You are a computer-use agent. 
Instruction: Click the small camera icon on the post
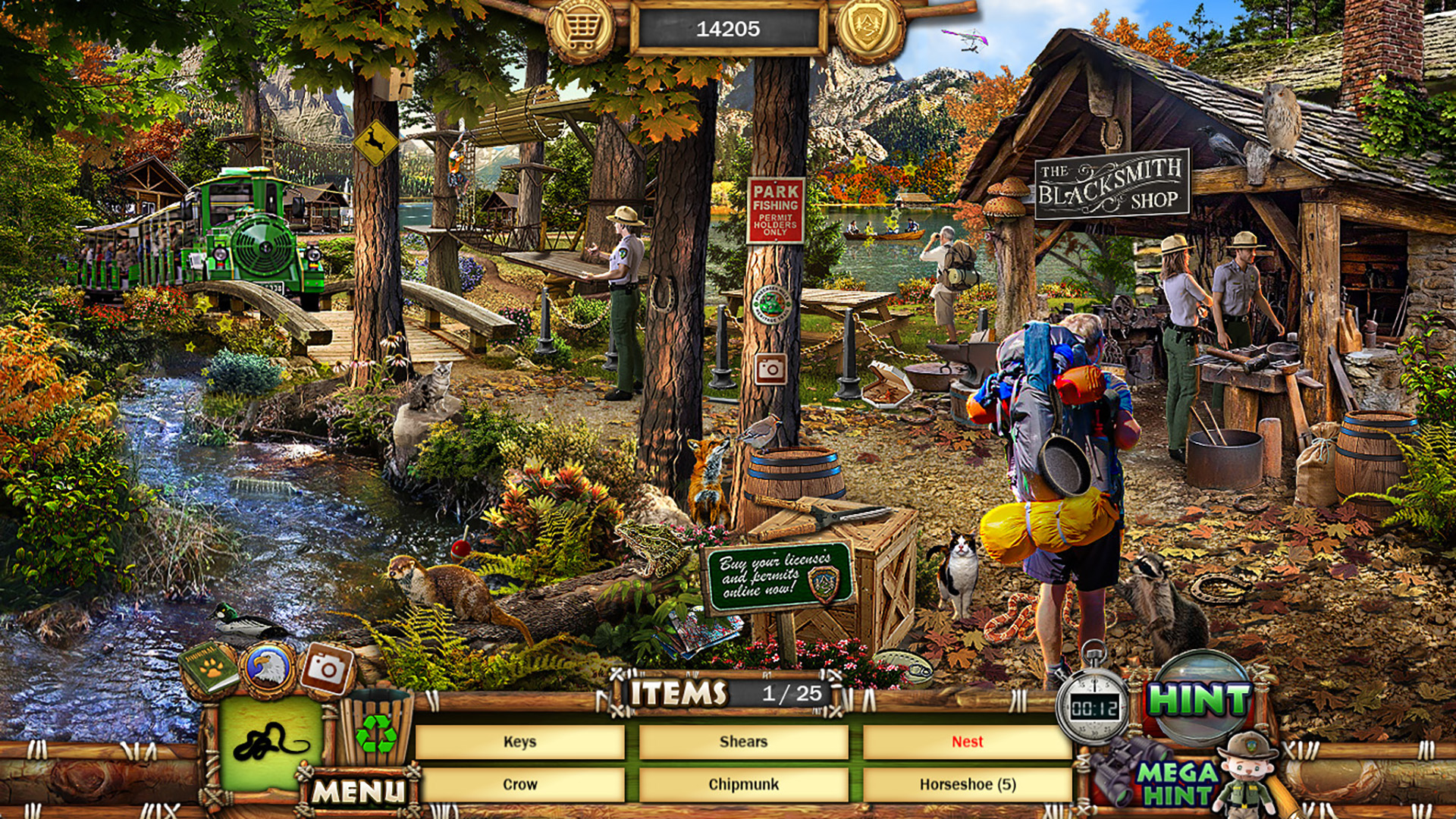pos(773,371)
